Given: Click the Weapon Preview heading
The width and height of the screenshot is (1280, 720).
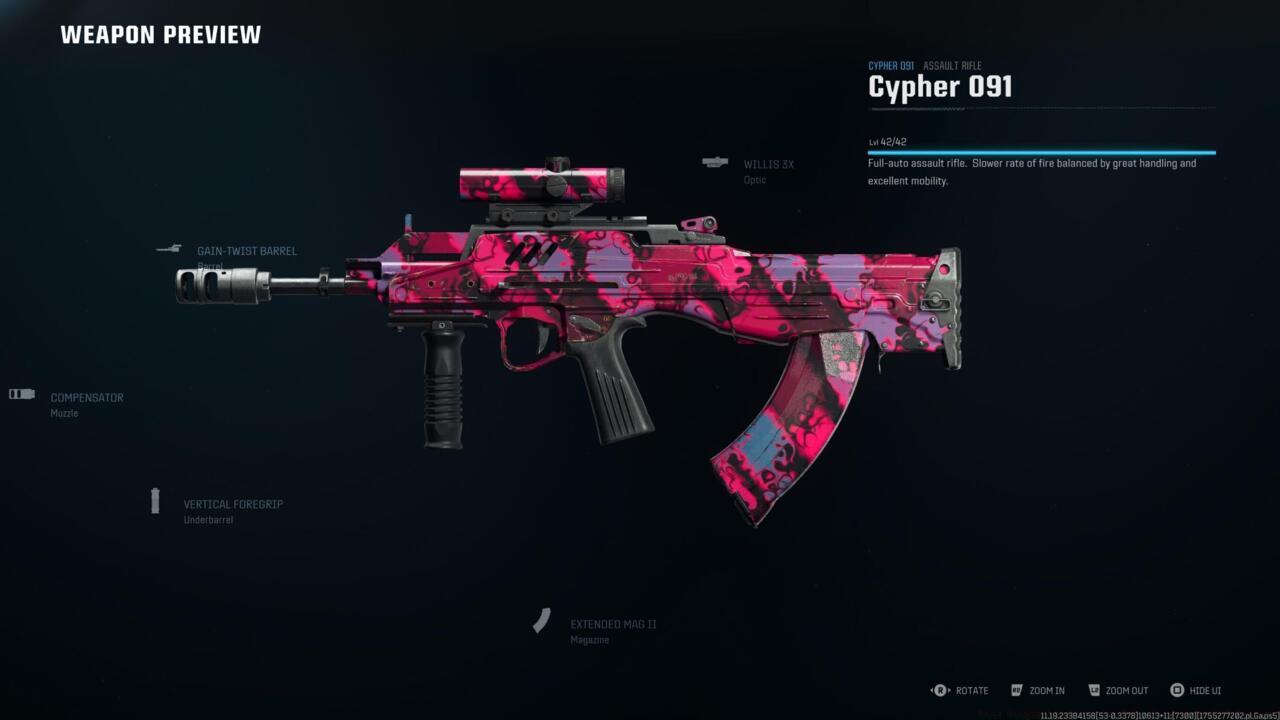Looking at the screenshot, I should pos(160,34).
